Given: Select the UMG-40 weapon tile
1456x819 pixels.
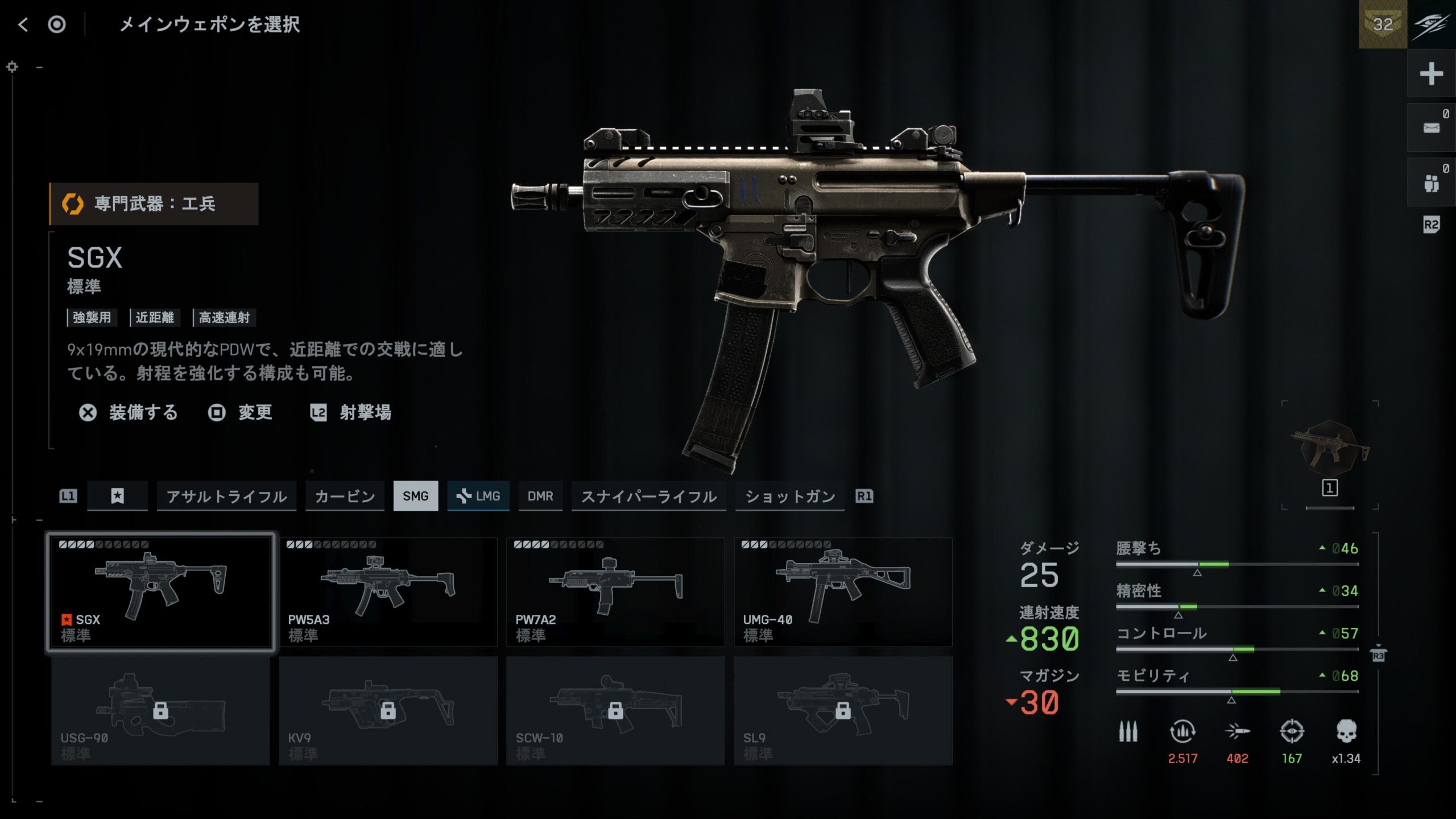Looking at the screenshot, I should click(x=843, y=591).
